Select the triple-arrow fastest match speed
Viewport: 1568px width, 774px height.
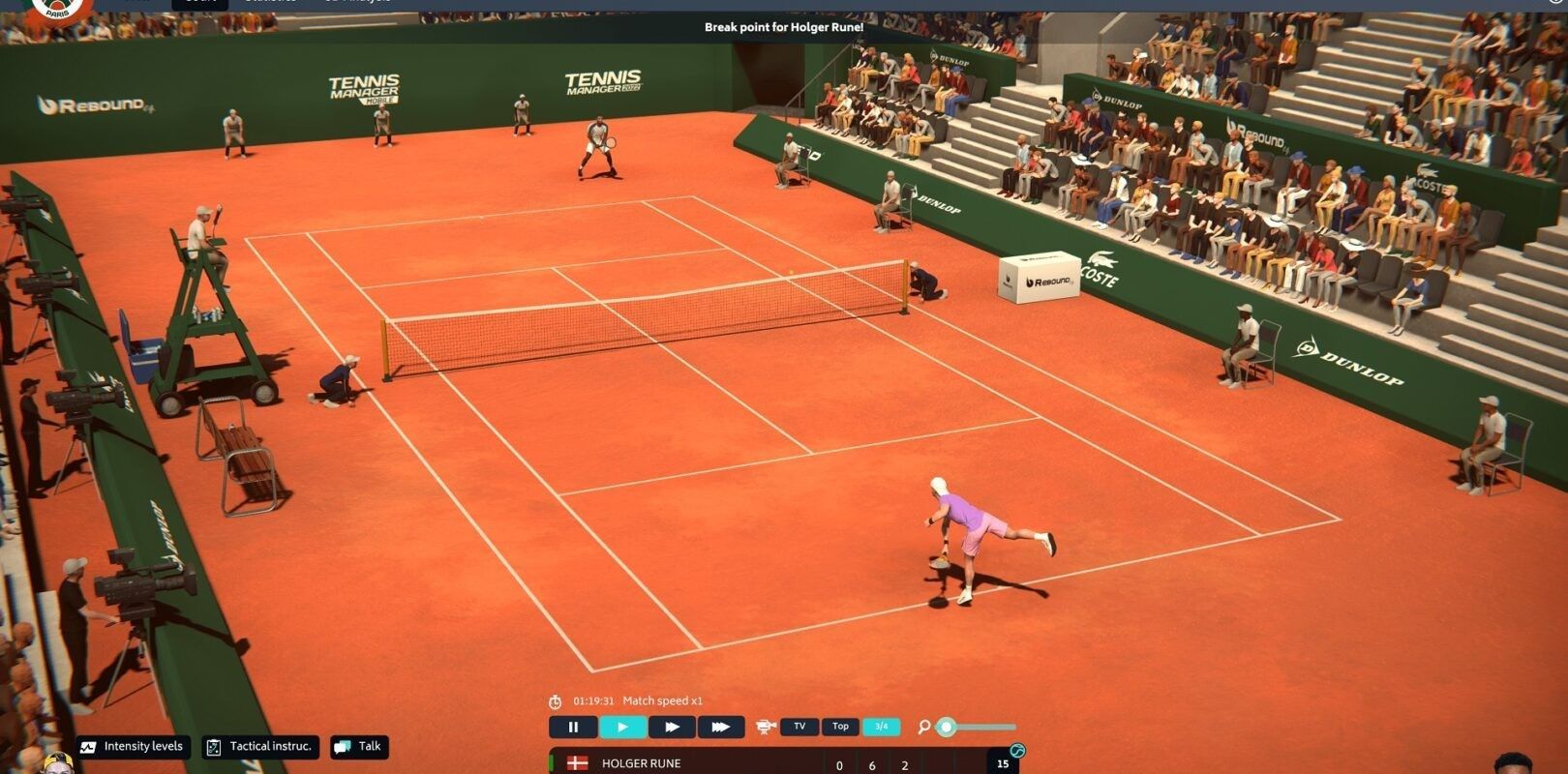(x=720, y=727)
